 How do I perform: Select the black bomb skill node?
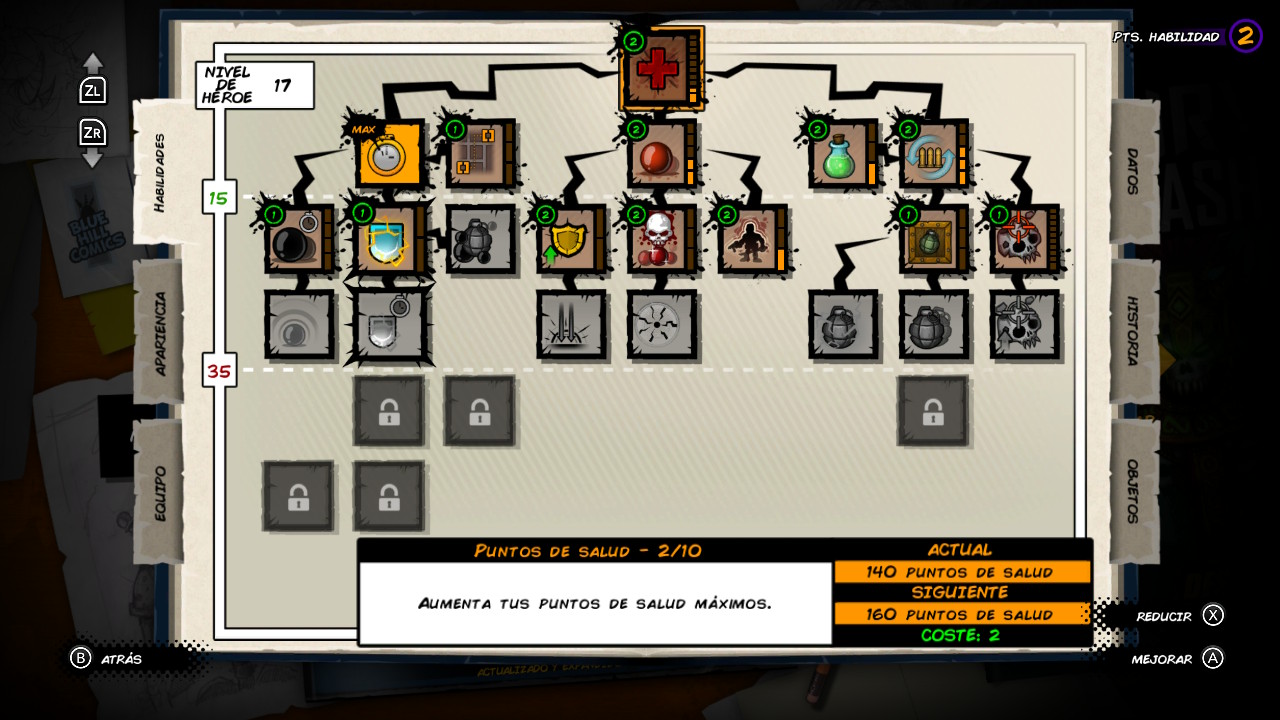[x=296, y=240]
